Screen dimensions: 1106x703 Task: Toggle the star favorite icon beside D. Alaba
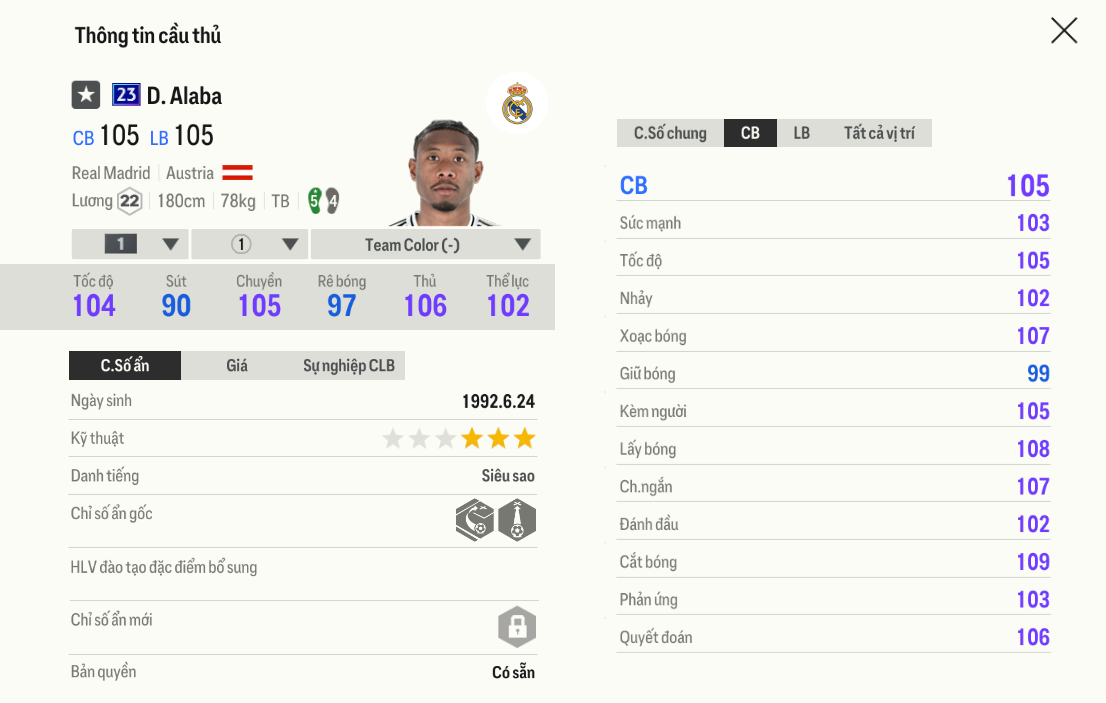[x=86, y=95]
